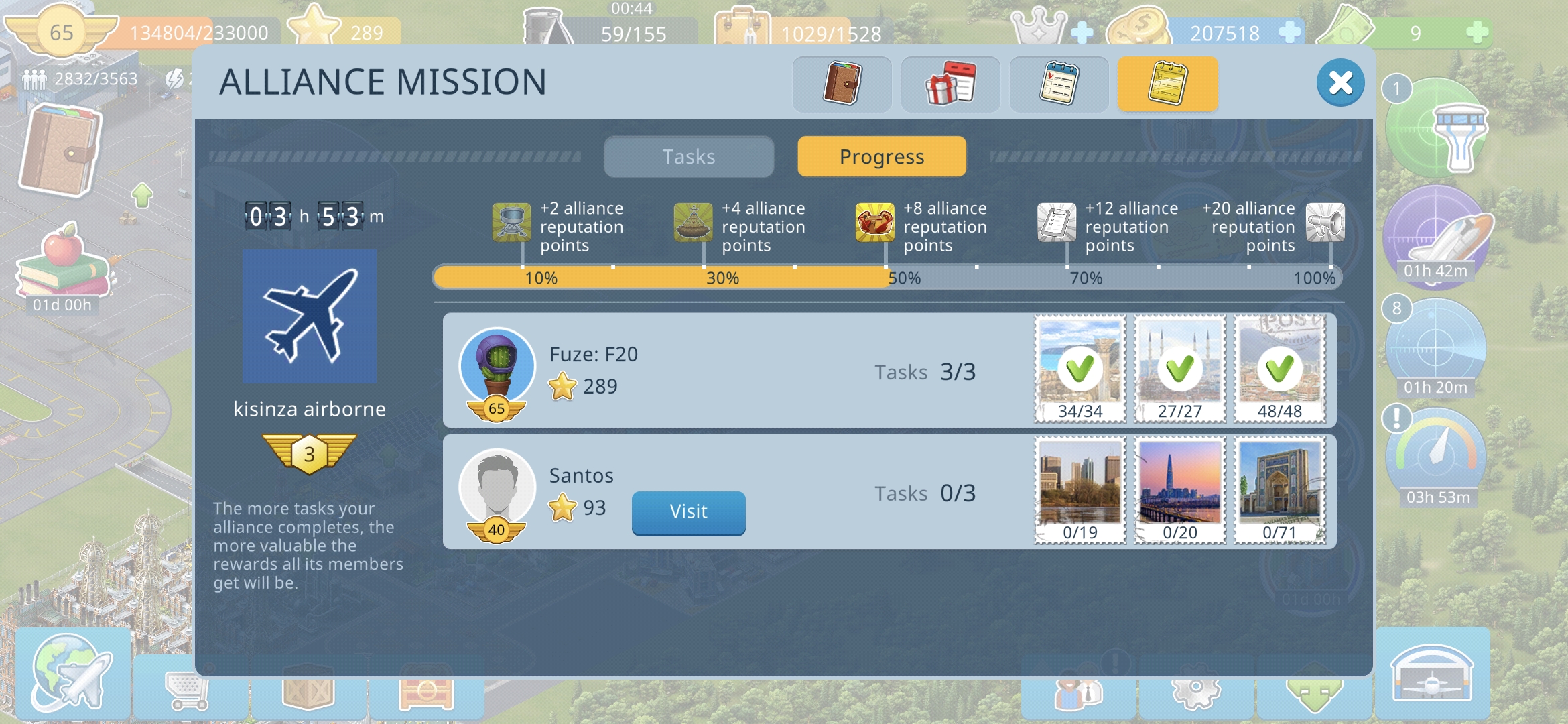Screen dimensions: 1568x724
Task: Switch to the Tasks tab
Action: [688, 157]
